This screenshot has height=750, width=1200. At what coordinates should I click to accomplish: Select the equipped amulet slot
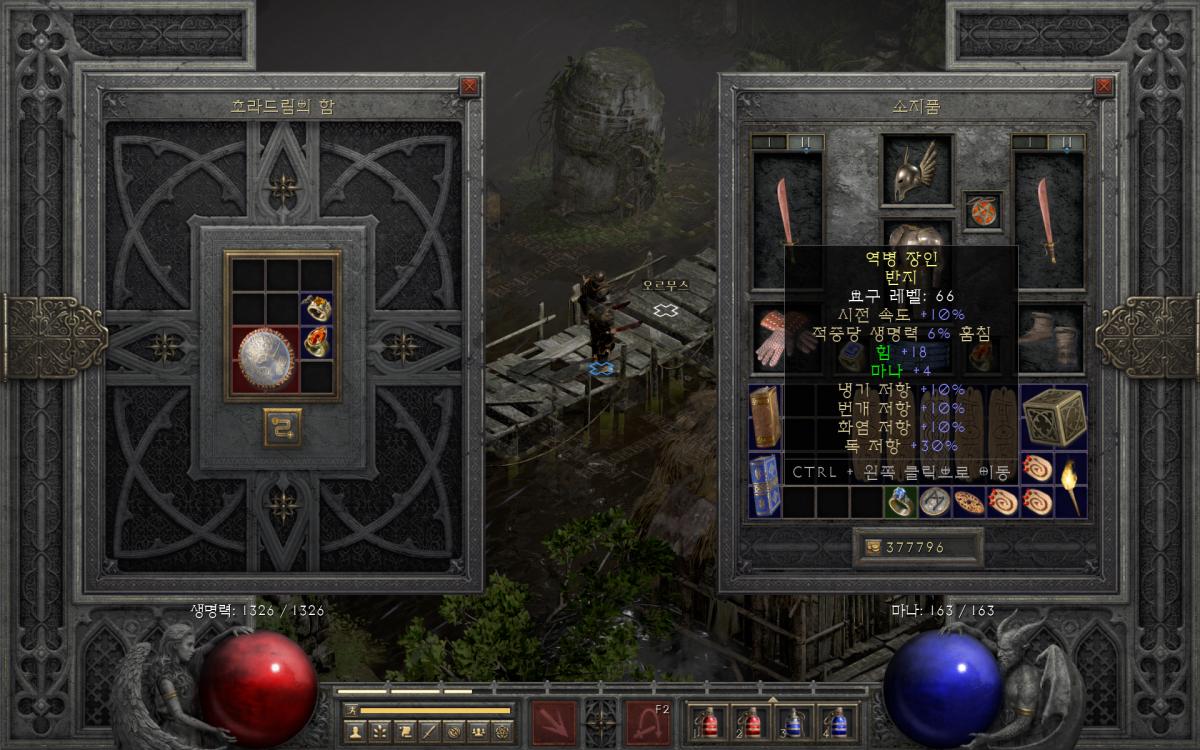click(982, 211)
